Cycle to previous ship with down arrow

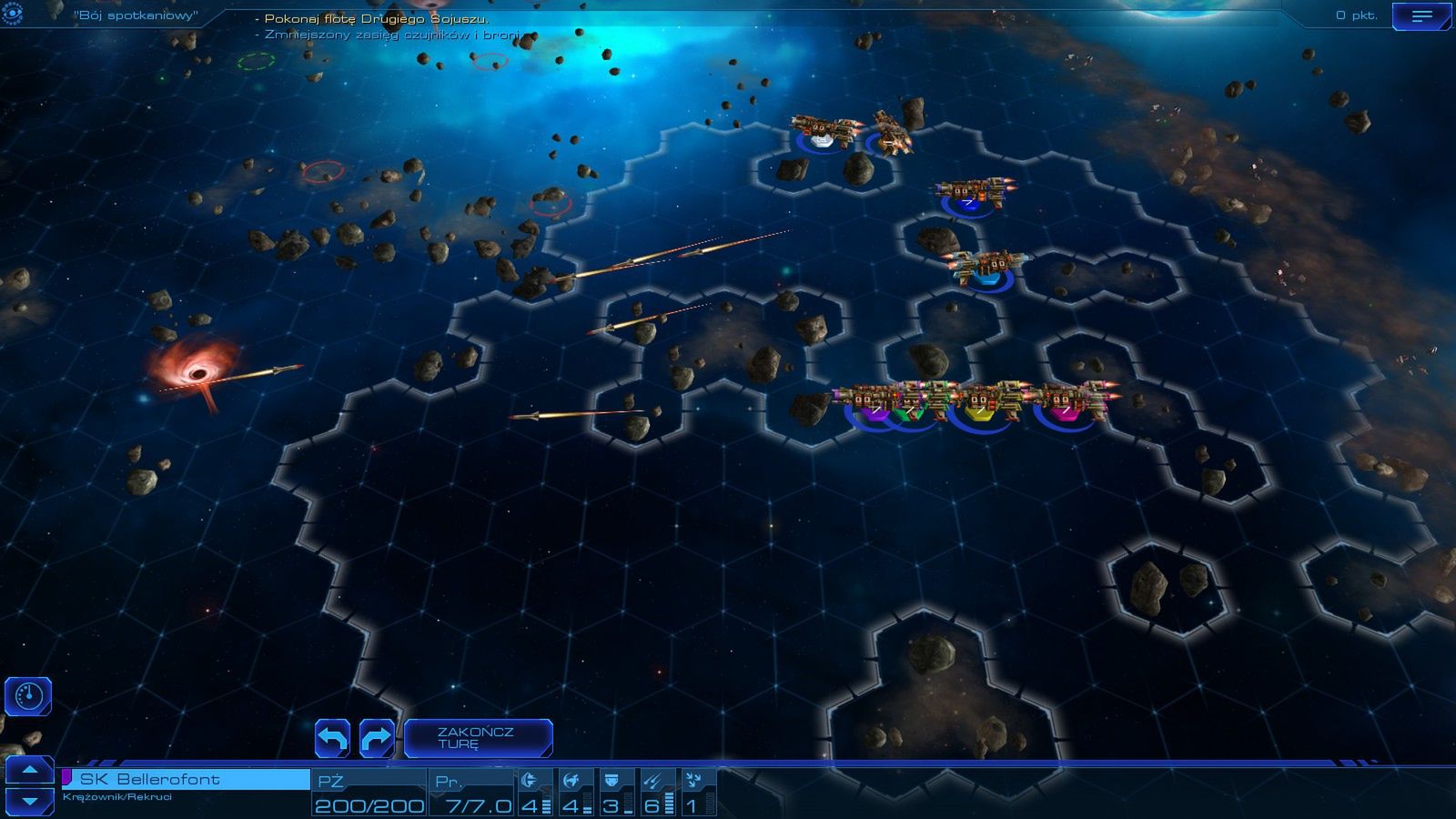click(x=28, y=801)
